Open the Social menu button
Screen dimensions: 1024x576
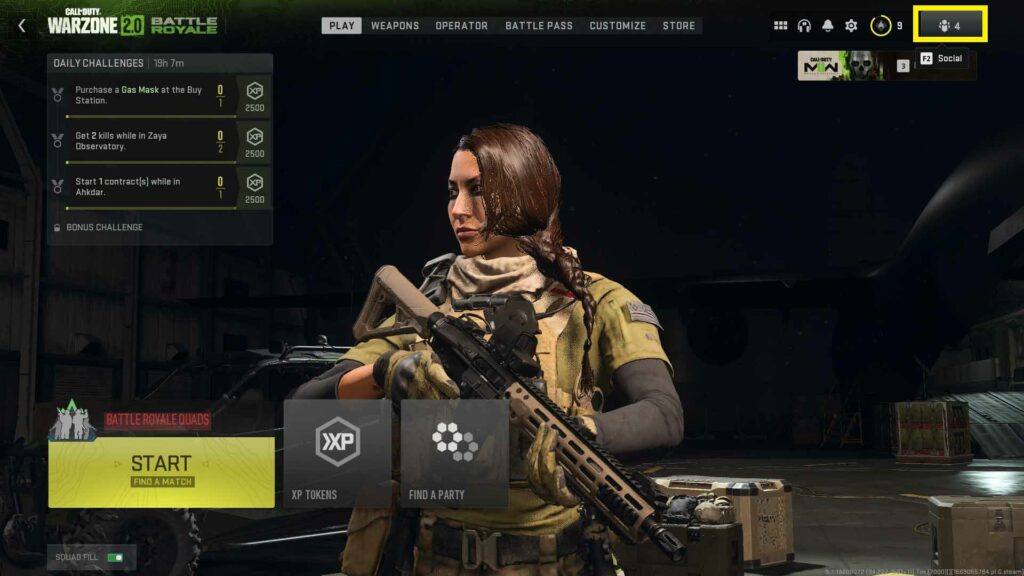coord(950,26)
